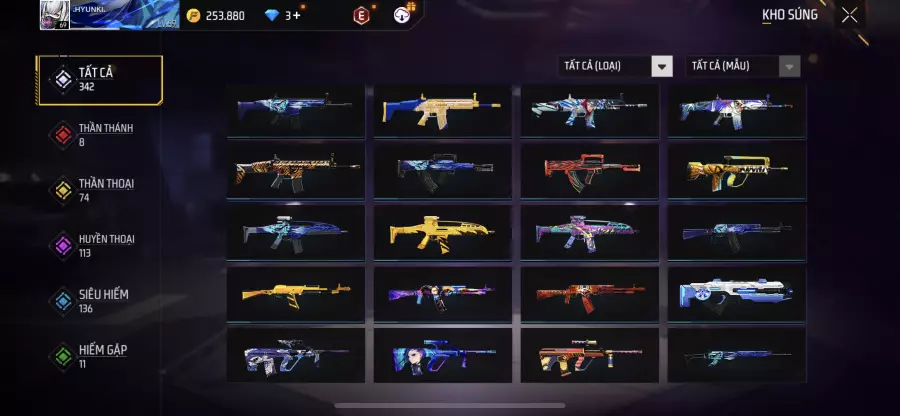Viewport: 900px width, 416px height.
Task: Select the white and blue futuristic gun
Action: 736,293
